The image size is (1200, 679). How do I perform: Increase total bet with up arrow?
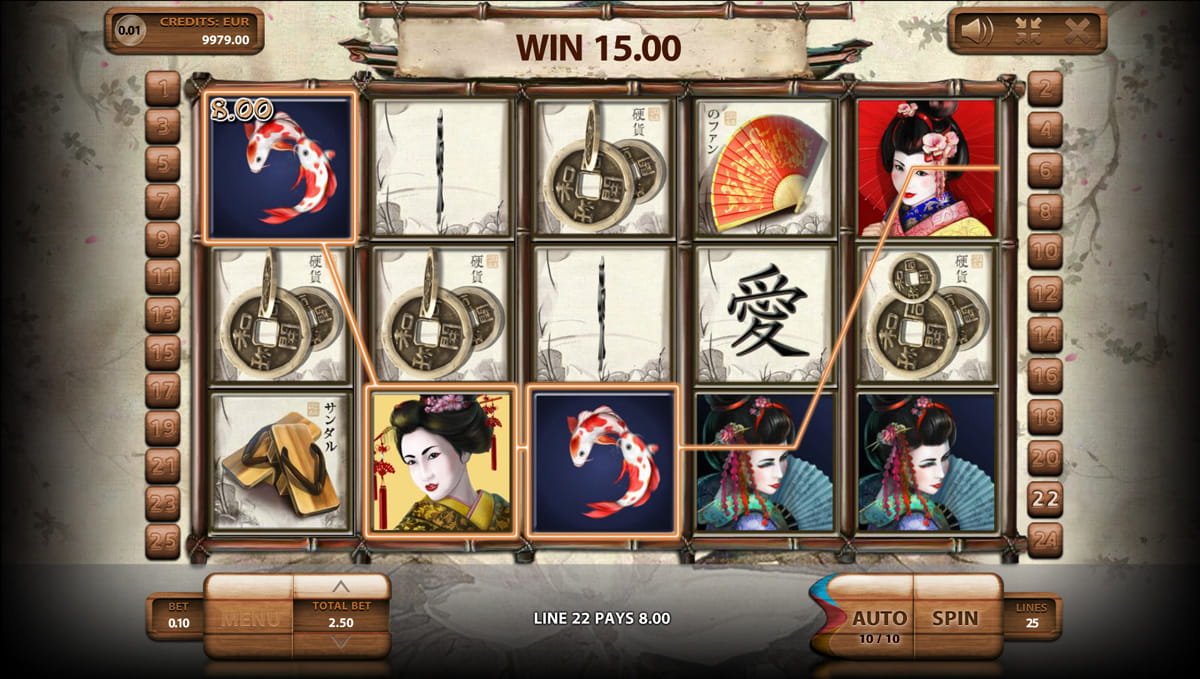[x=341, y=587]
